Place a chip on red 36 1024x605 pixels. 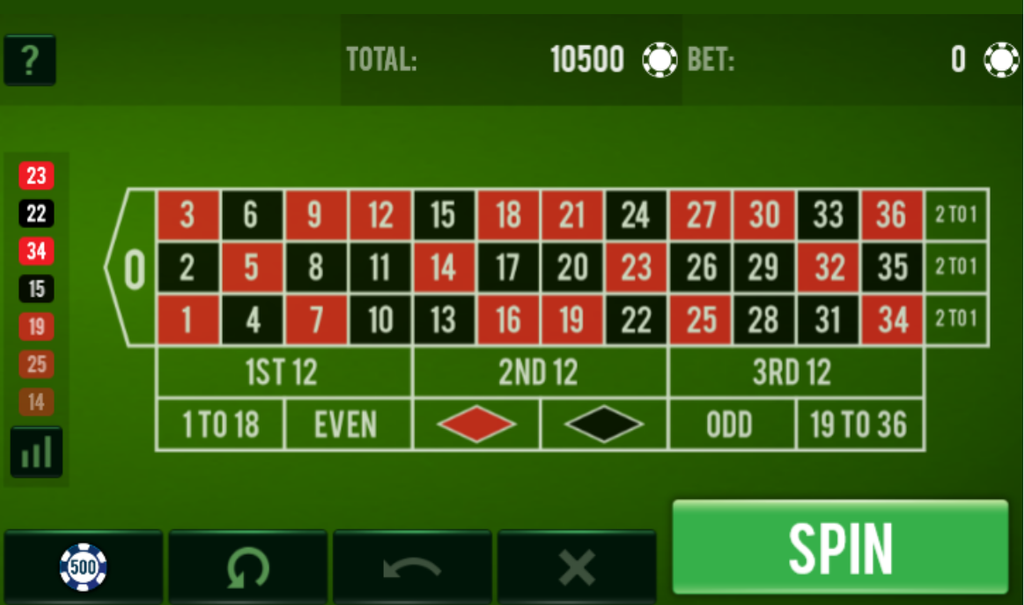pyautogui.click(x=891, y=214)
